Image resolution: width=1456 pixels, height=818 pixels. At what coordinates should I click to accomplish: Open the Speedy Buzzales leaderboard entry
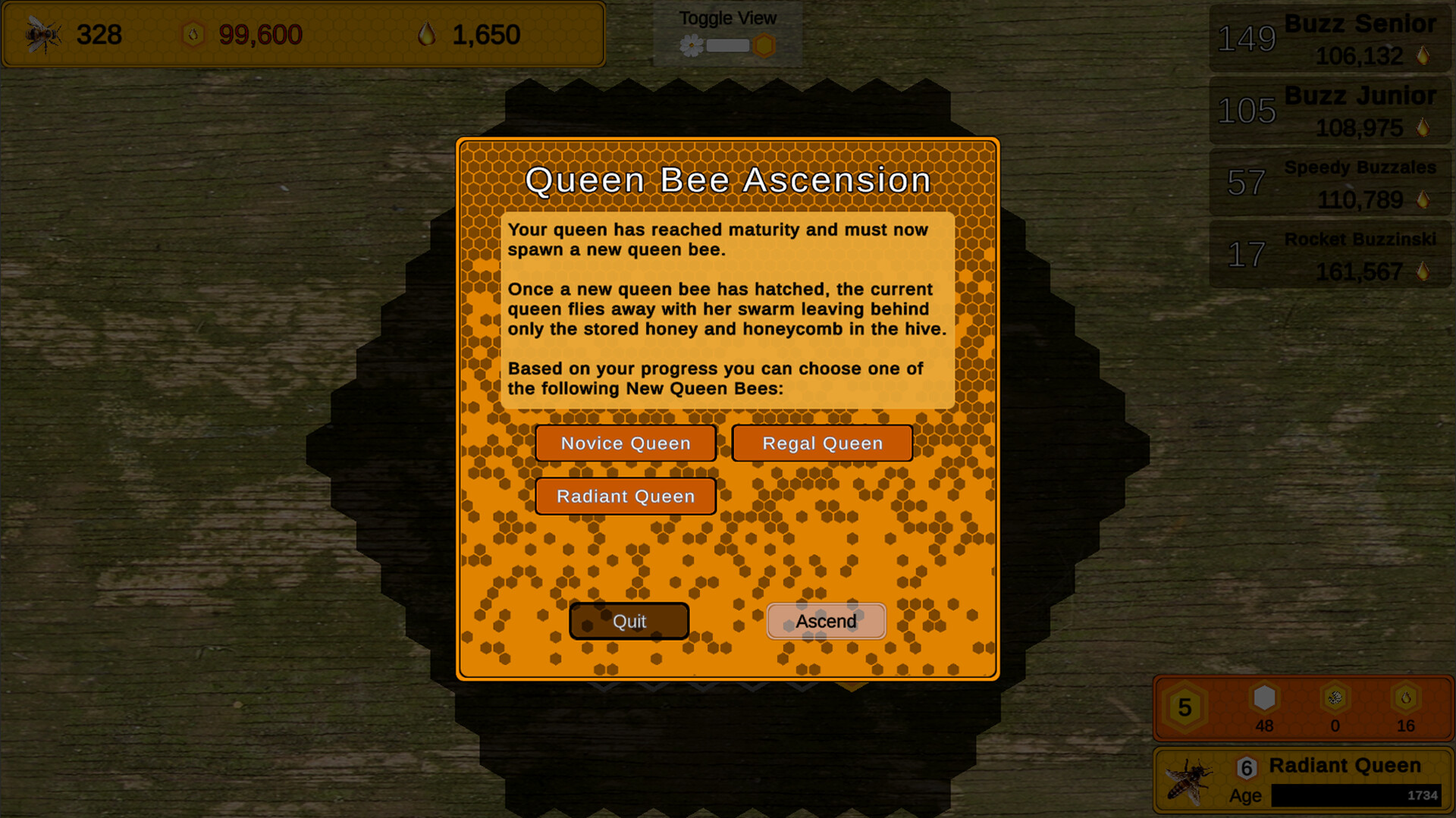click(x=1329, y=182)
